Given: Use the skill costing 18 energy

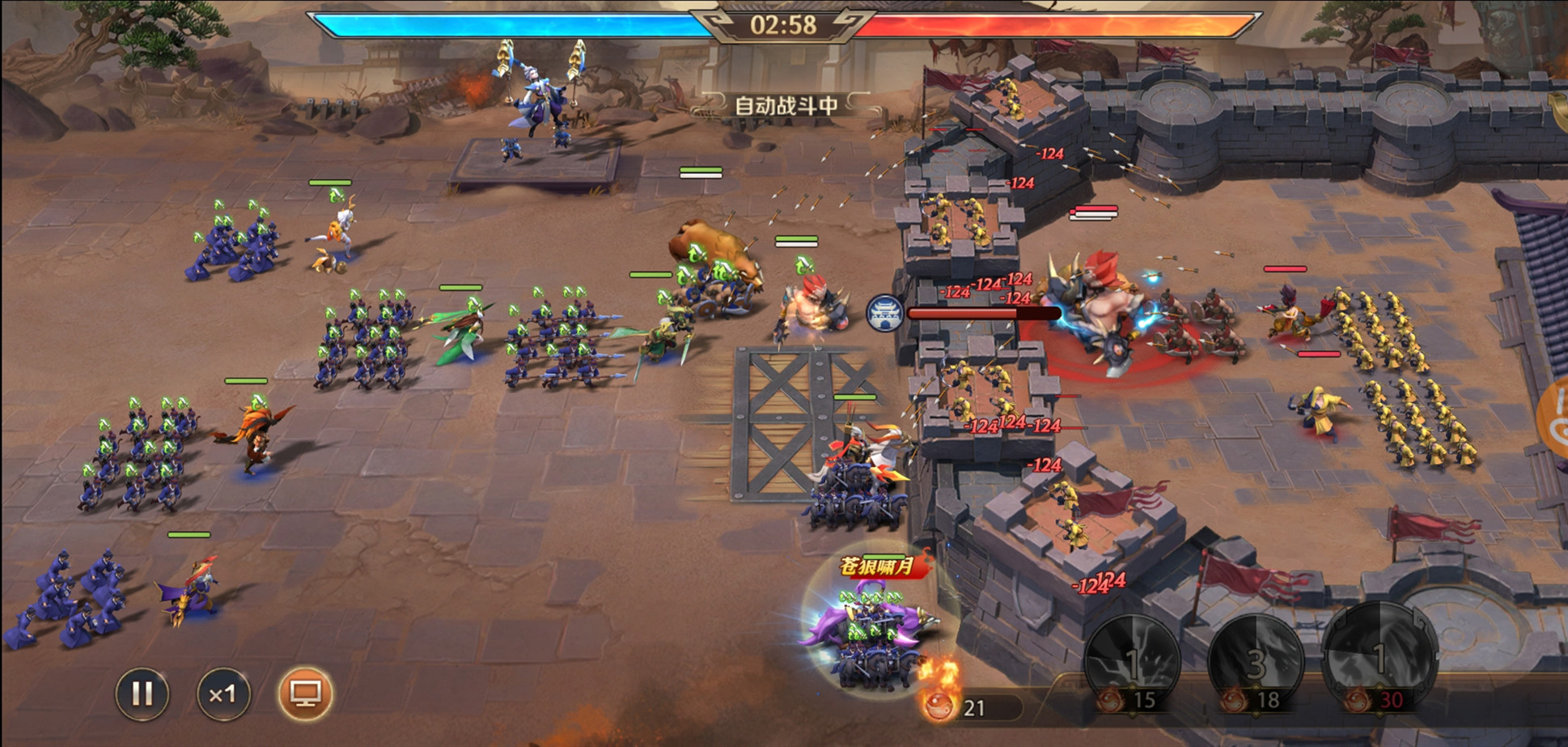Looking at the screenshot, I should tap(1255, 660).
